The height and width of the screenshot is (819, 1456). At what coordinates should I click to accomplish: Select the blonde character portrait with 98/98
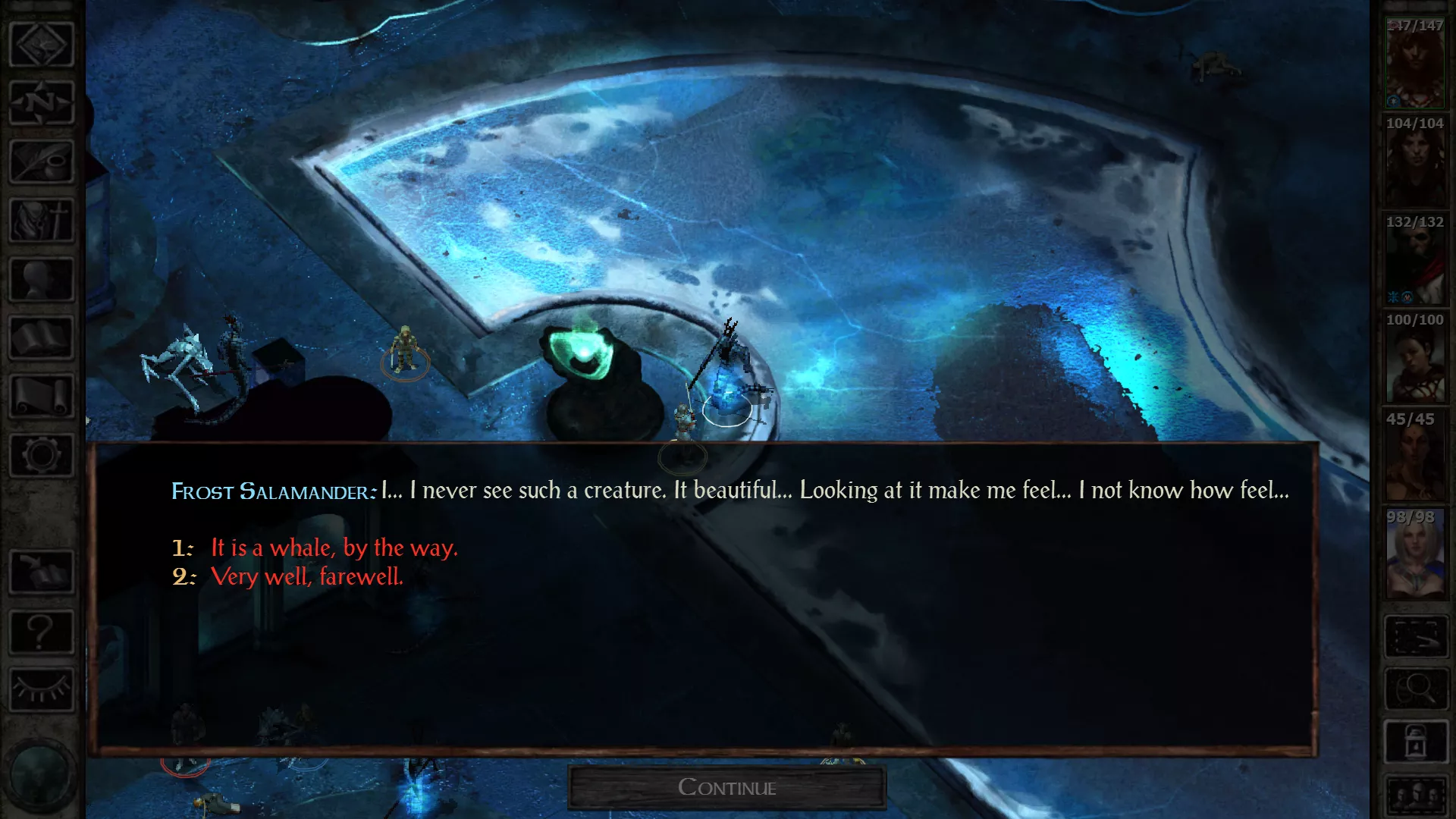(x=1415, y=555)
